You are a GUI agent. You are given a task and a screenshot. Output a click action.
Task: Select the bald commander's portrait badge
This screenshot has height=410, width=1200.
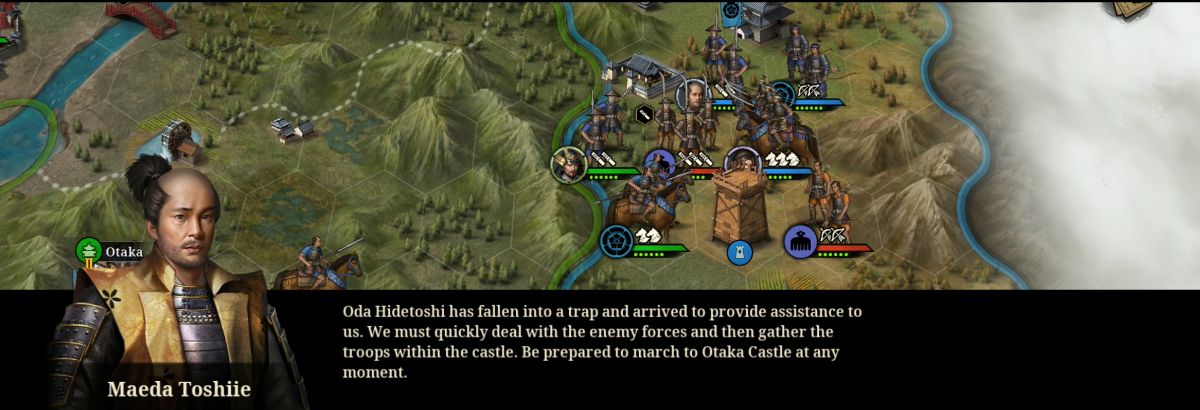tap(692, 96)
